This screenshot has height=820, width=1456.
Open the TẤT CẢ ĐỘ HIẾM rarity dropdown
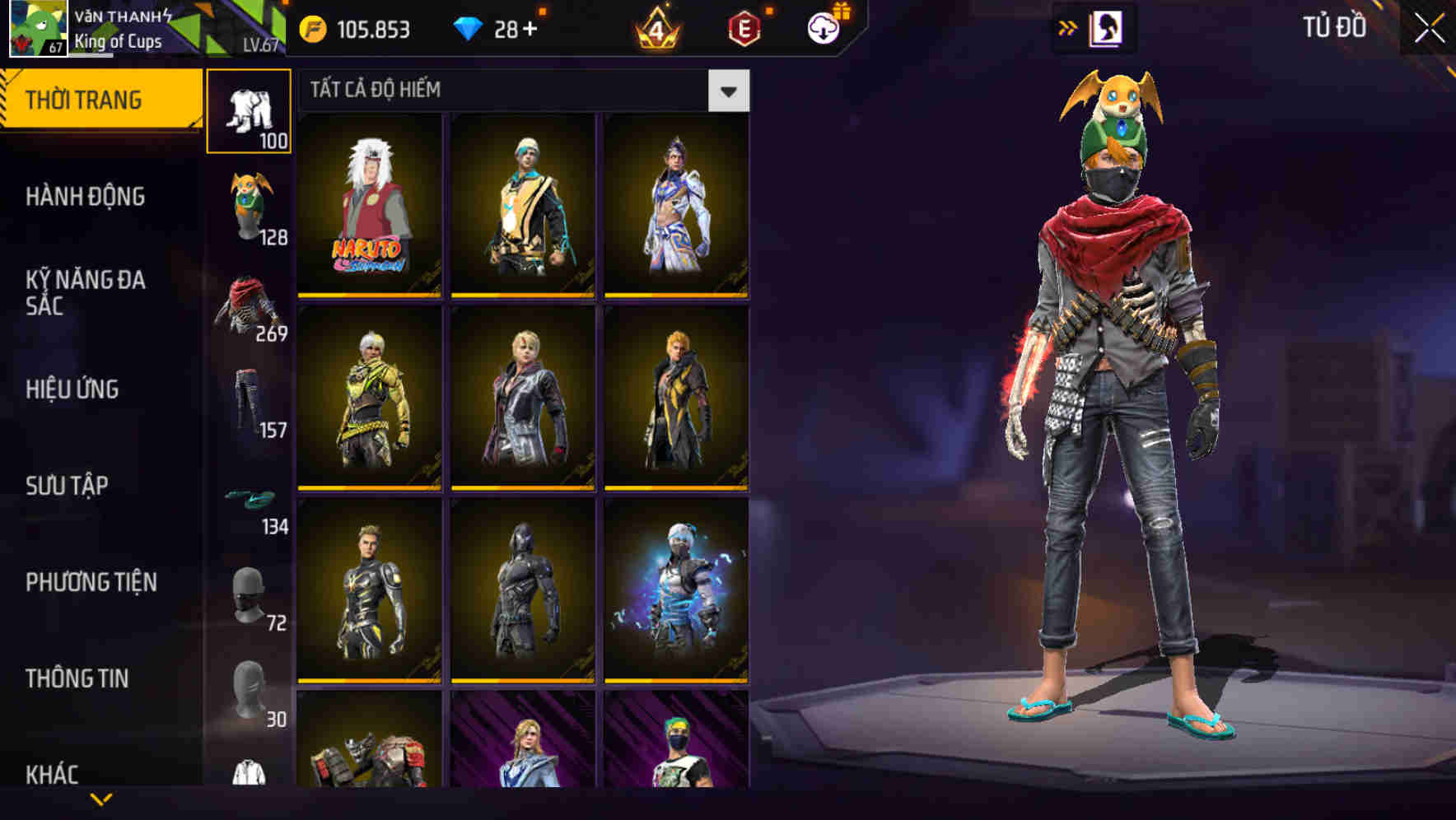click(728, 91)
